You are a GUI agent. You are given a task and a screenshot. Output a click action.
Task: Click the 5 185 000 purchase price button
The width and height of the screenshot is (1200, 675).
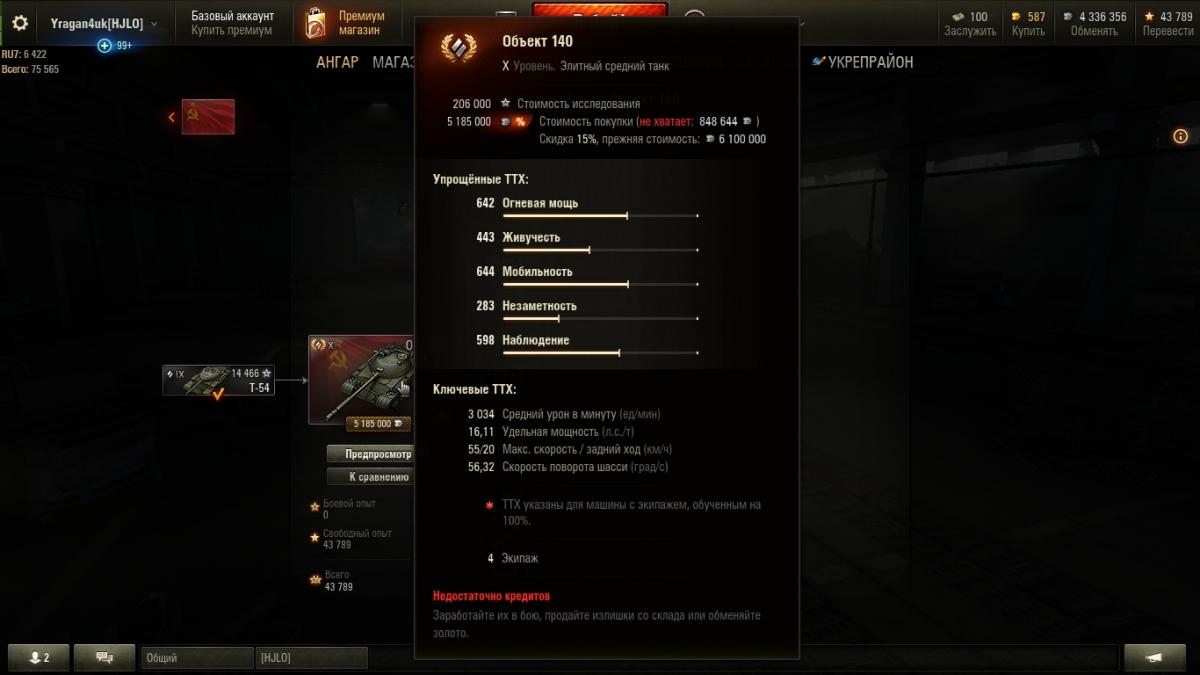click(x=378, y=423)
